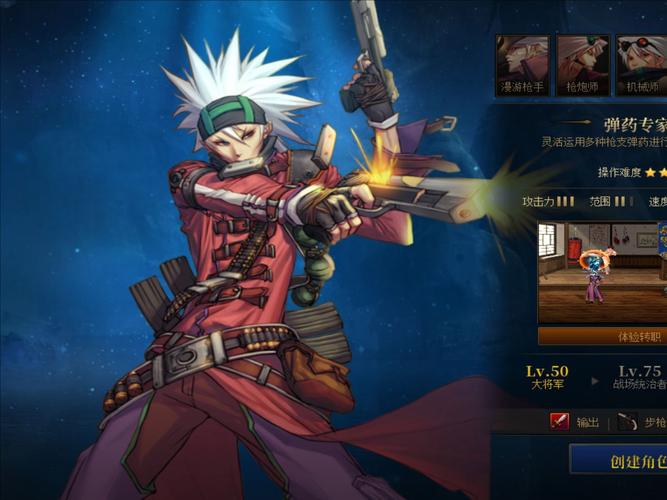Choose the 枪炮师 class portrait

tap(582, 64)
